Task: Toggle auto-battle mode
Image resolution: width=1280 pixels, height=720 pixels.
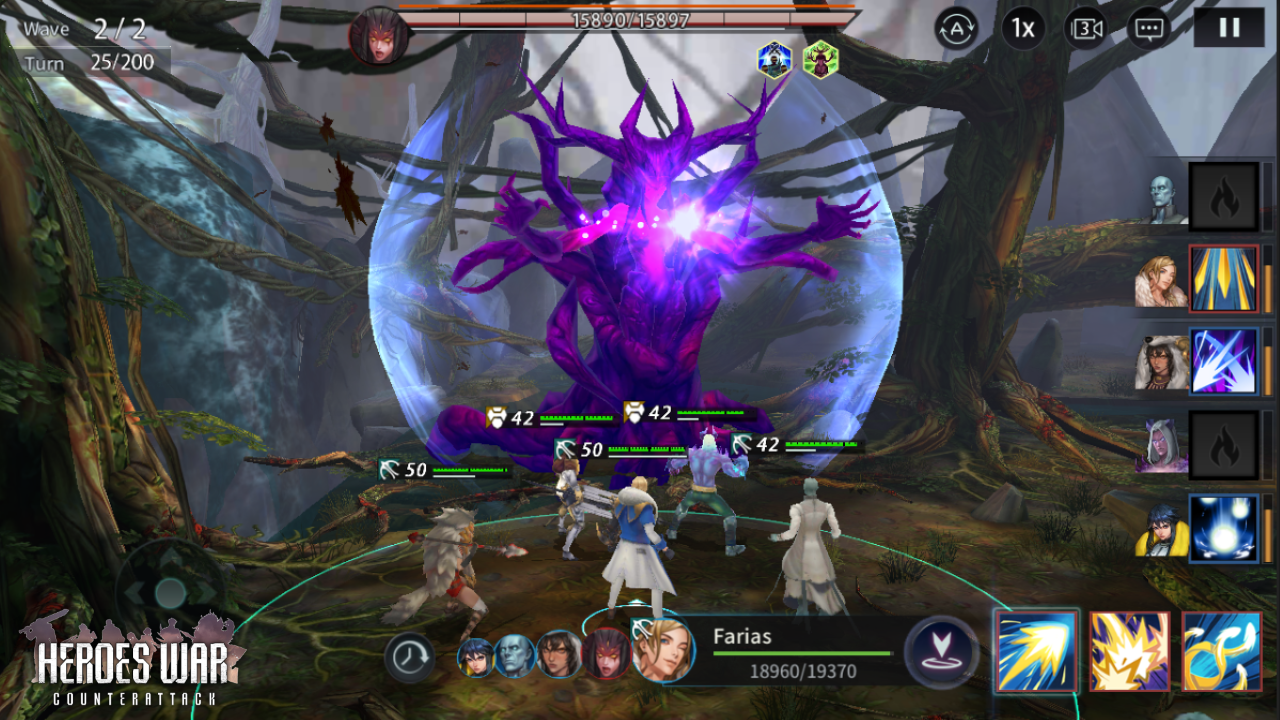Action: tap(956, 29)
